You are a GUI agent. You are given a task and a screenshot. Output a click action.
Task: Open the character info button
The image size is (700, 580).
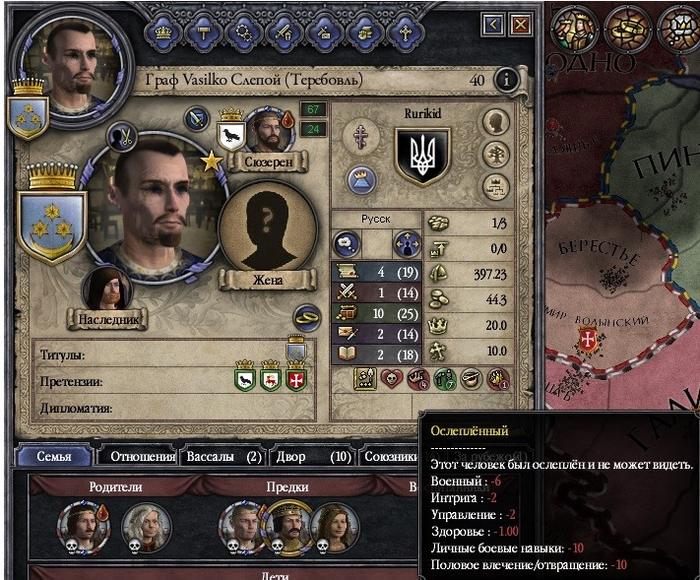507,80
